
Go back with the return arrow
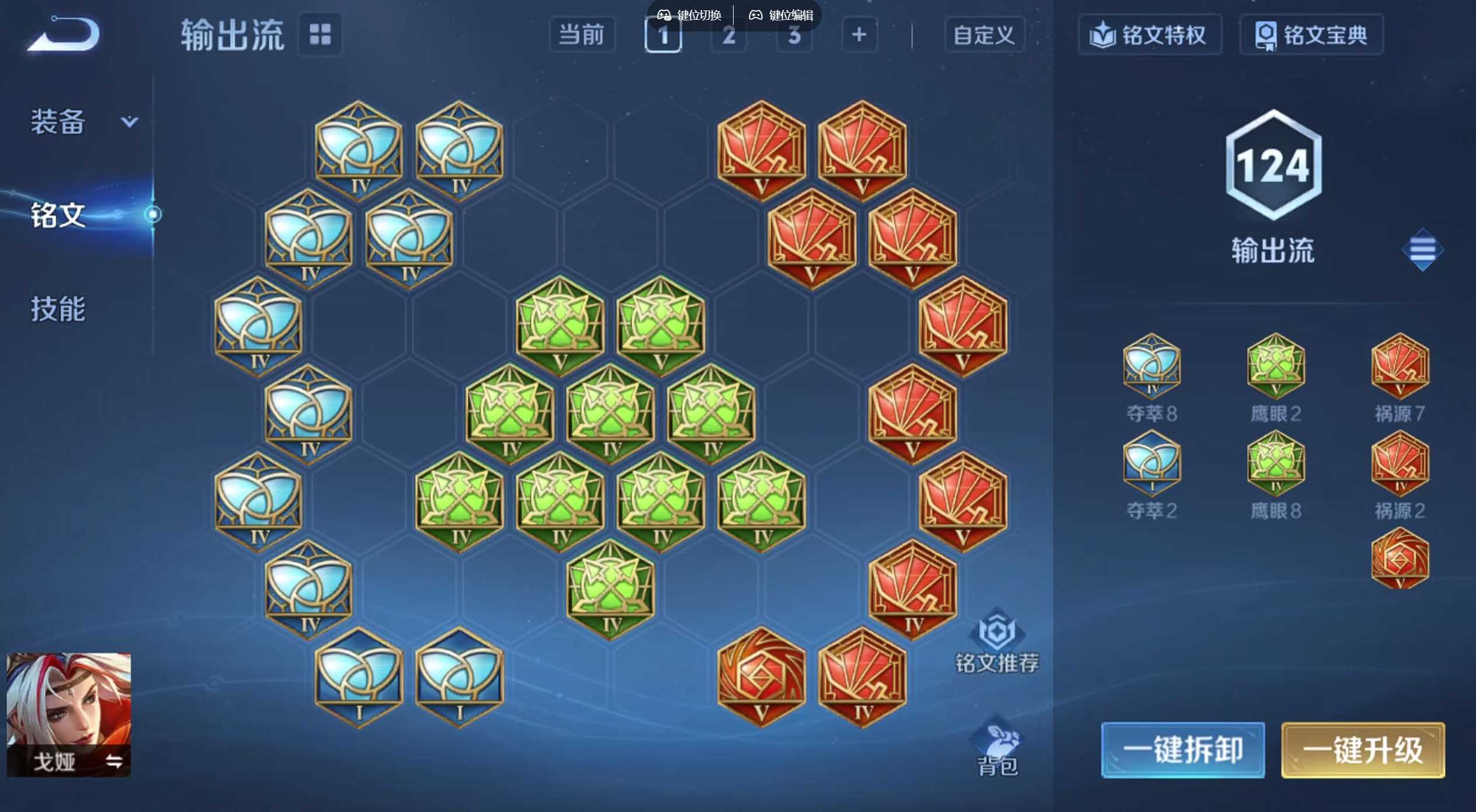tap(64, 34)
